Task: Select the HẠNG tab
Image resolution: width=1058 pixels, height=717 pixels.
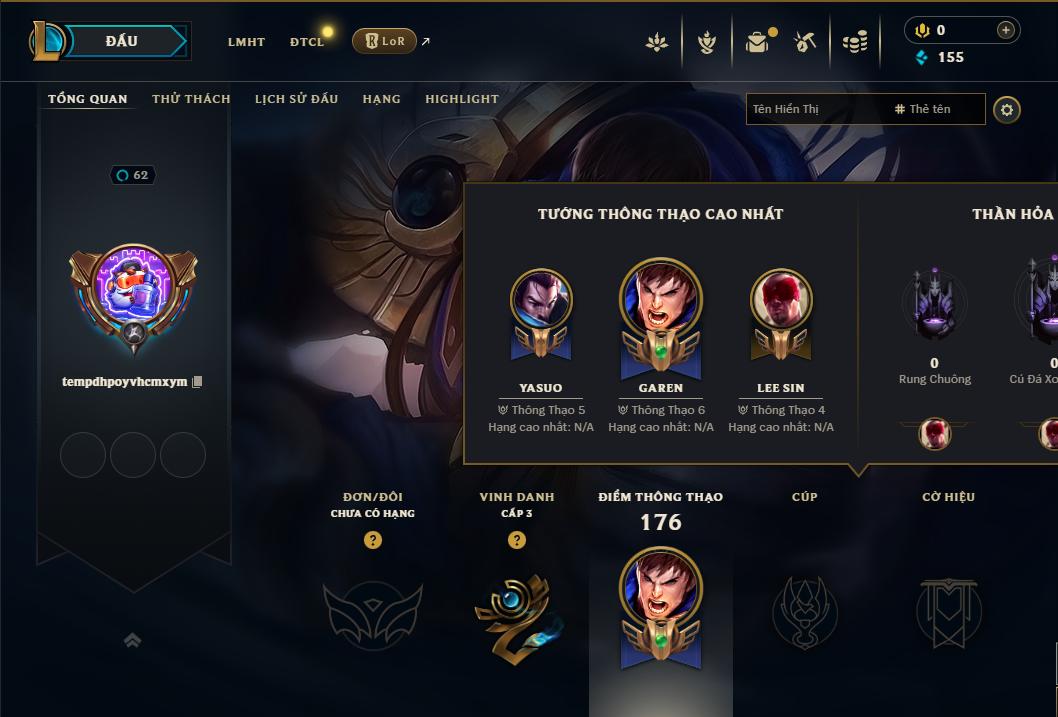Action: pos(381,99)
